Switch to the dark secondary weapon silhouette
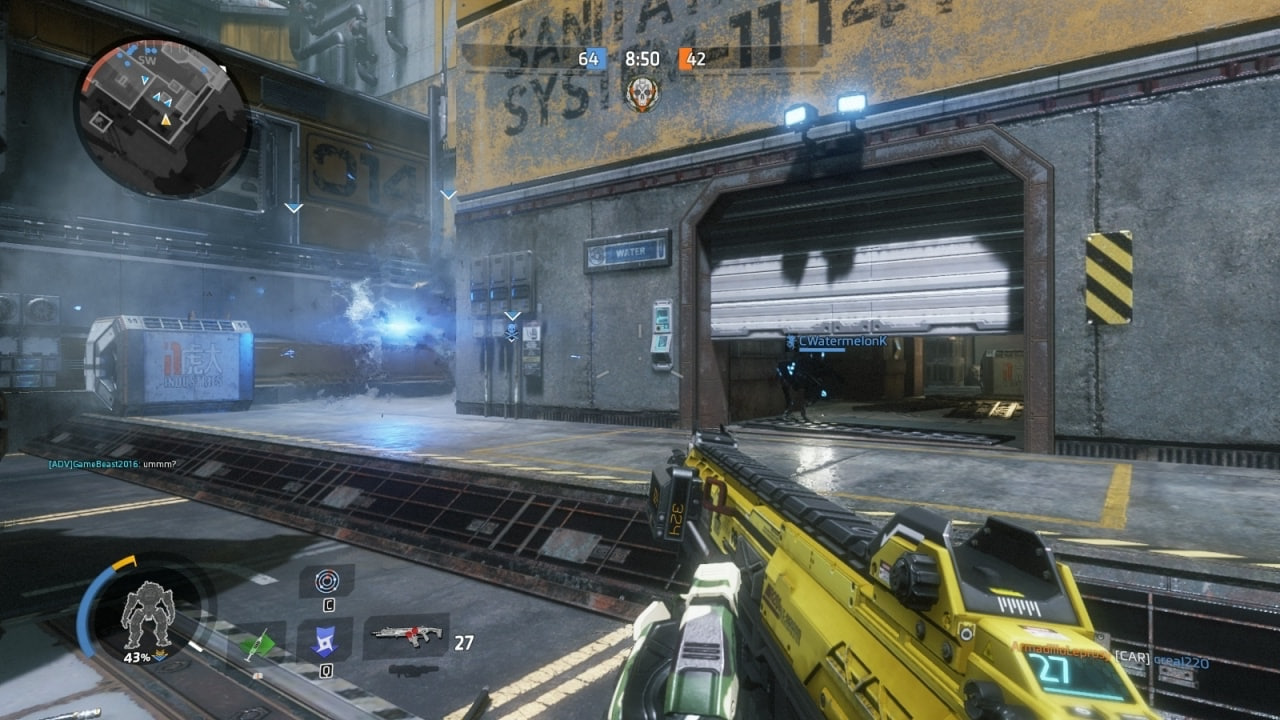Viewport: 1280px width, 720px height. (x=413, y=669)
